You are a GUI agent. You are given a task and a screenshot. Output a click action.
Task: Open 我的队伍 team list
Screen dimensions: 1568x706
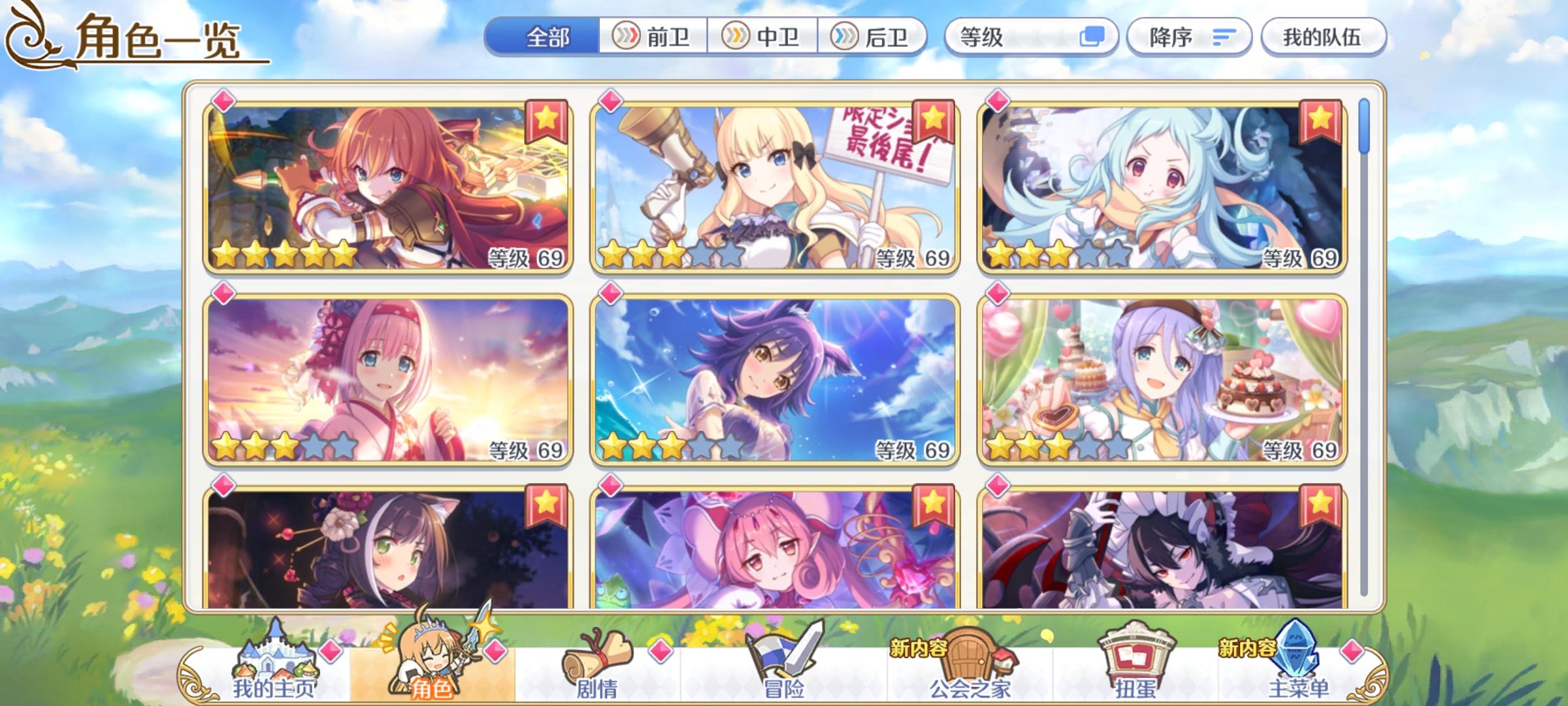1324,37
